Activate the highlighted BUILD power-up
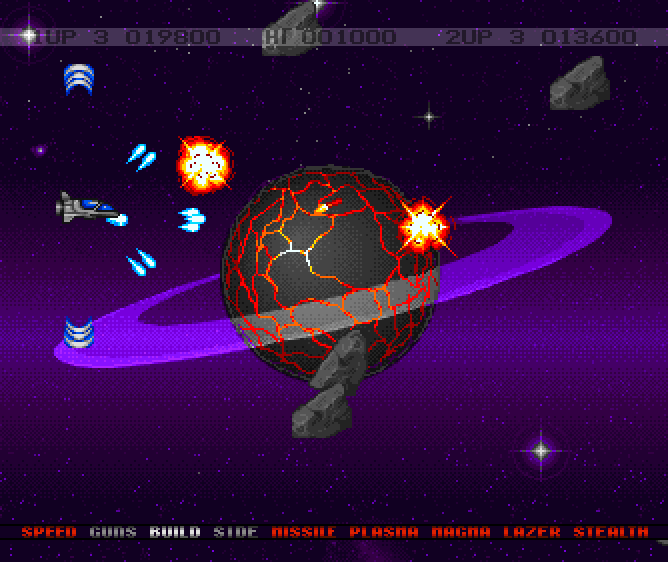This screenshot has height=562, width=668. (175, 532)
